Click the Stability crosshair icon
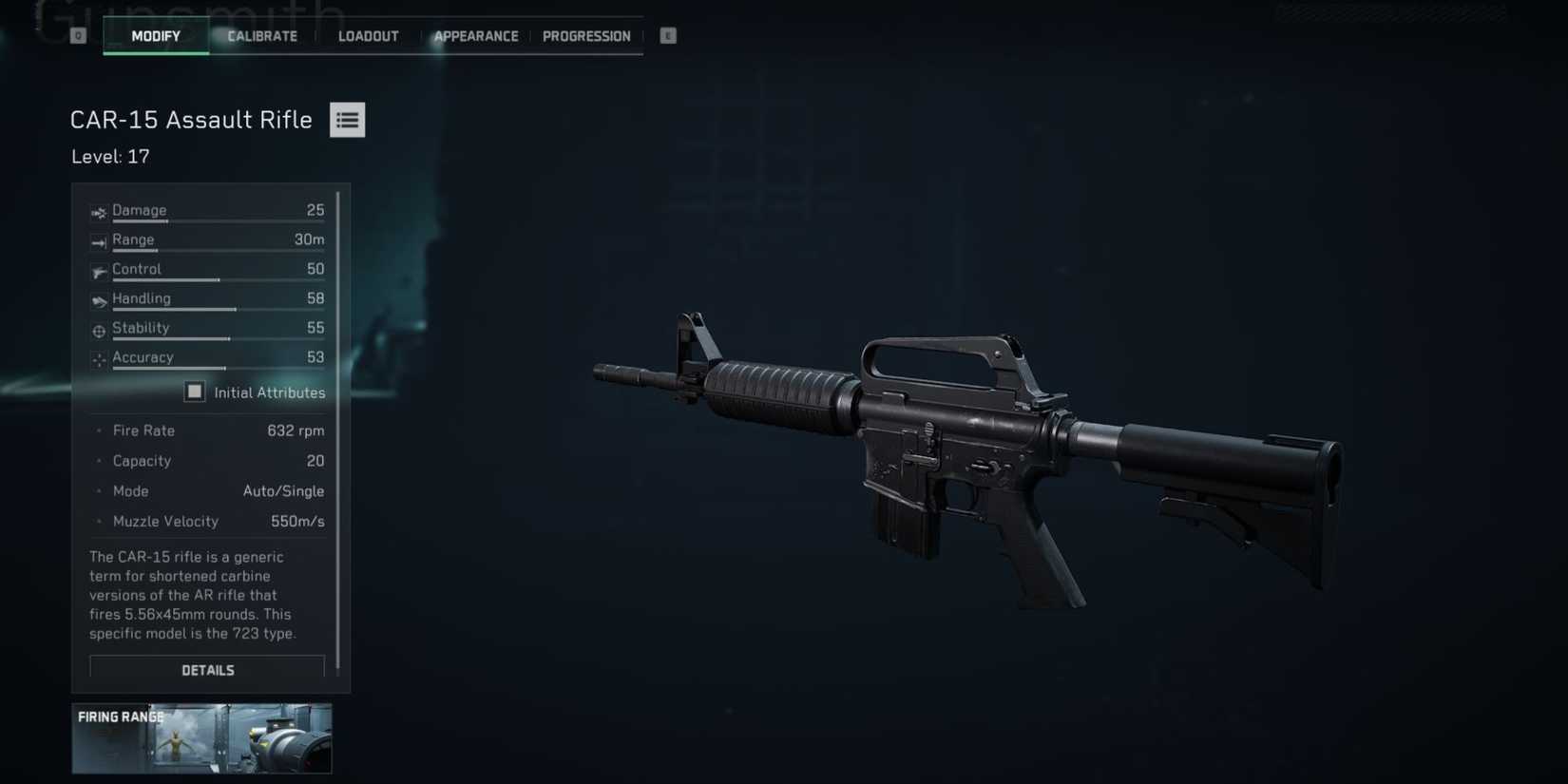Viewport: 1568px width, 784px height. pyautogui.click(x=98, y=331)
